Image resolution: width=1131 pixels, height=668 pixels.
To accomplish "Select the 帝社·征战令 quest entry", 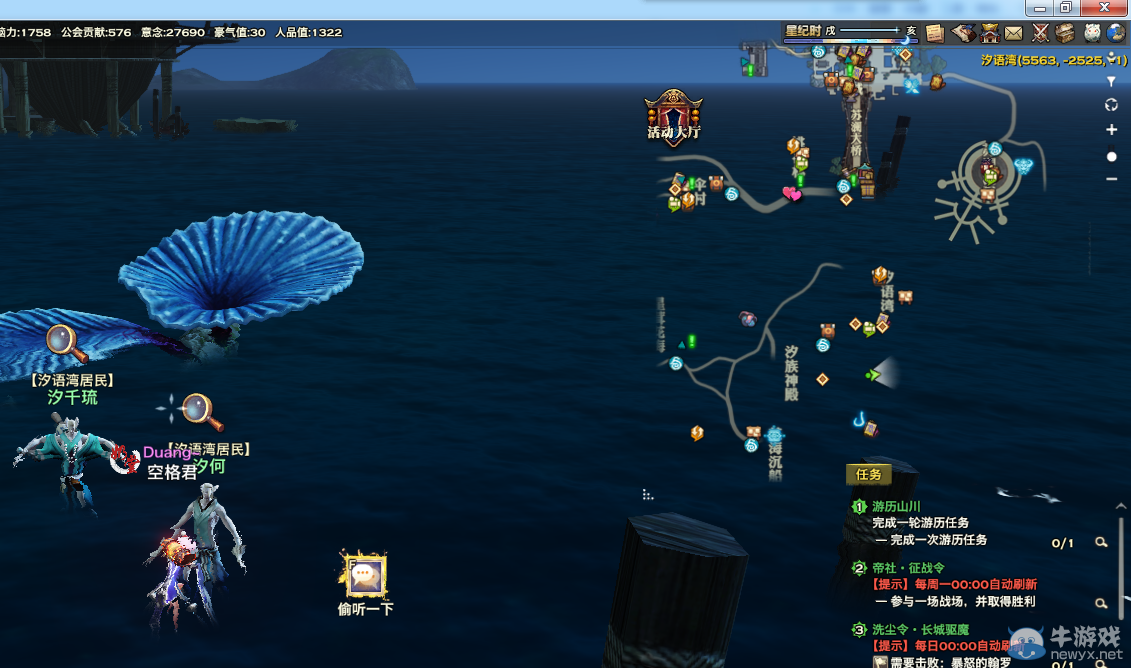I will [908, 568].
